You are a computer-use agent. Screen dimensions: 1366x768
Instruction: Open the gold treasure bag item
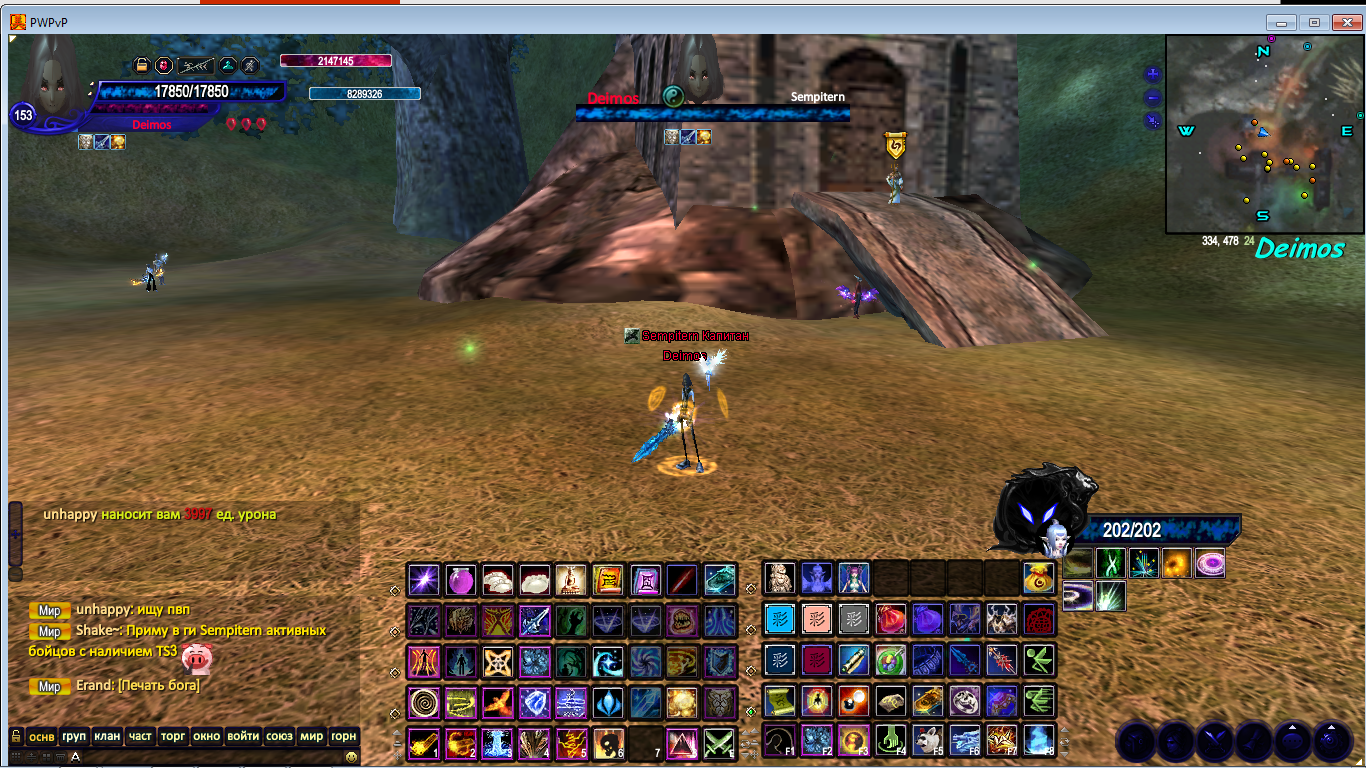pos(1038,577)
